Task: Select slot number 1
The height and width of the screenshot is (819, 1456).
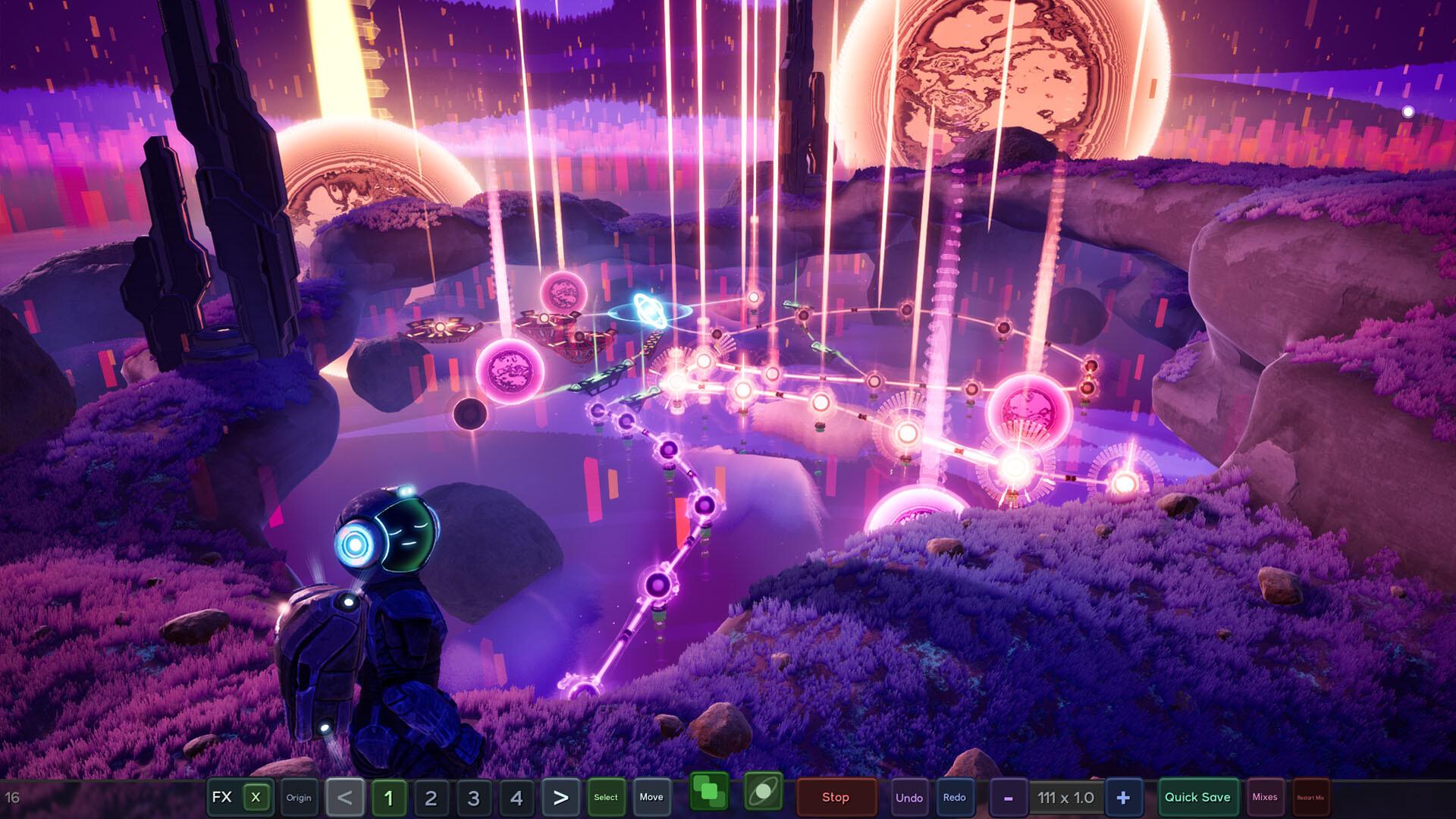Action: tap(388, 798)
